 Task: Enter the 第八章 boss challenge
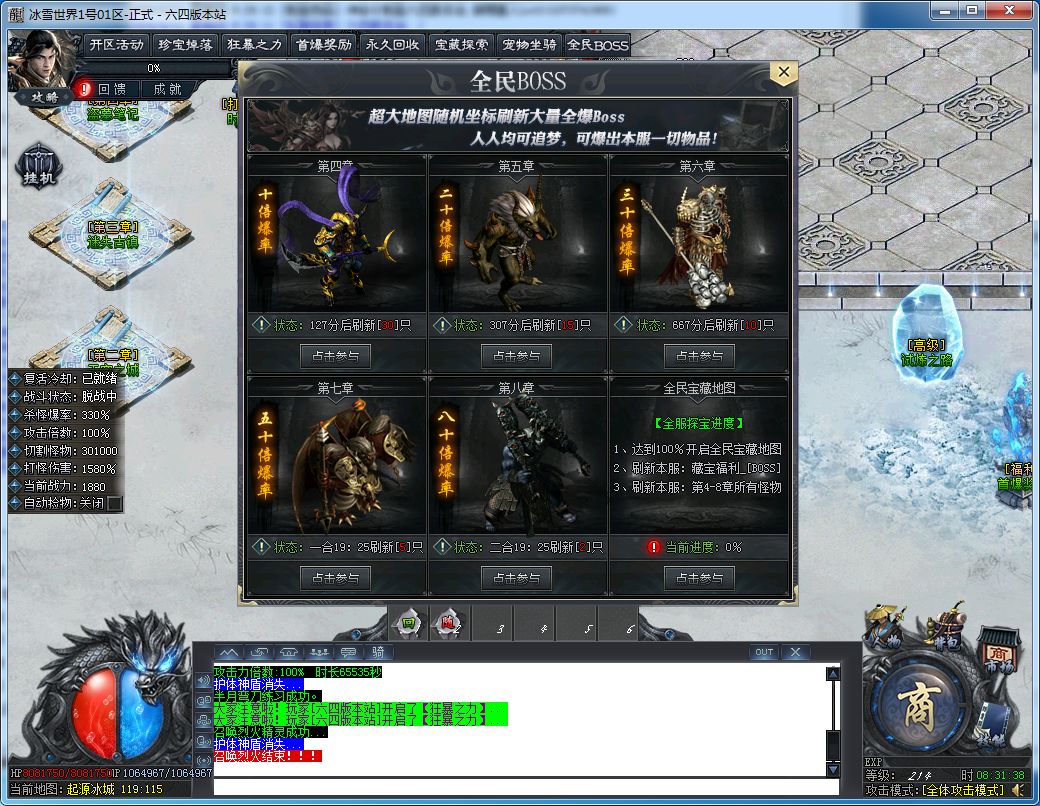516,578
